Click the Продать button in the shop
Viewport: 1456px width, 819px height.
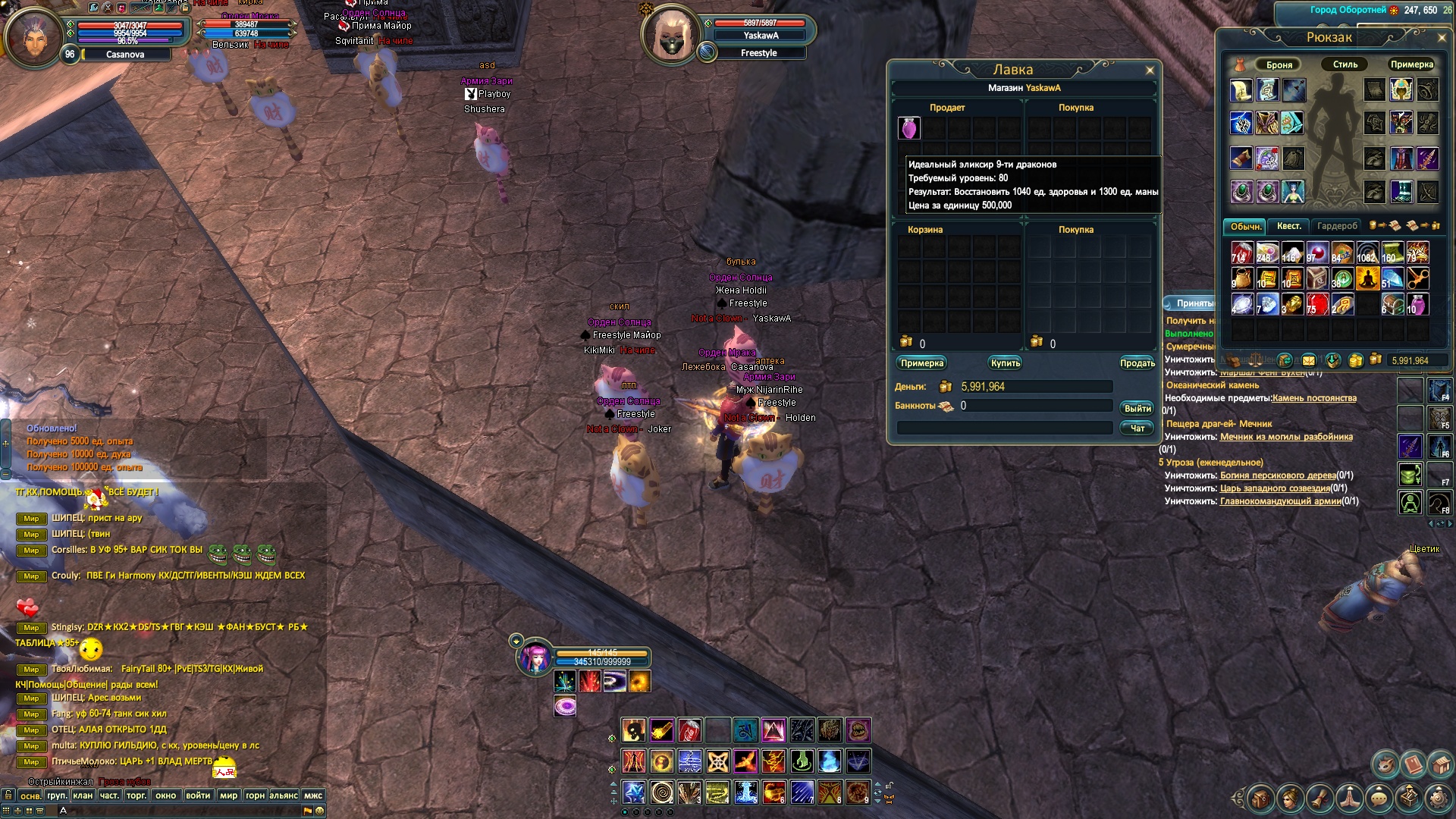tap(1137, 363)
